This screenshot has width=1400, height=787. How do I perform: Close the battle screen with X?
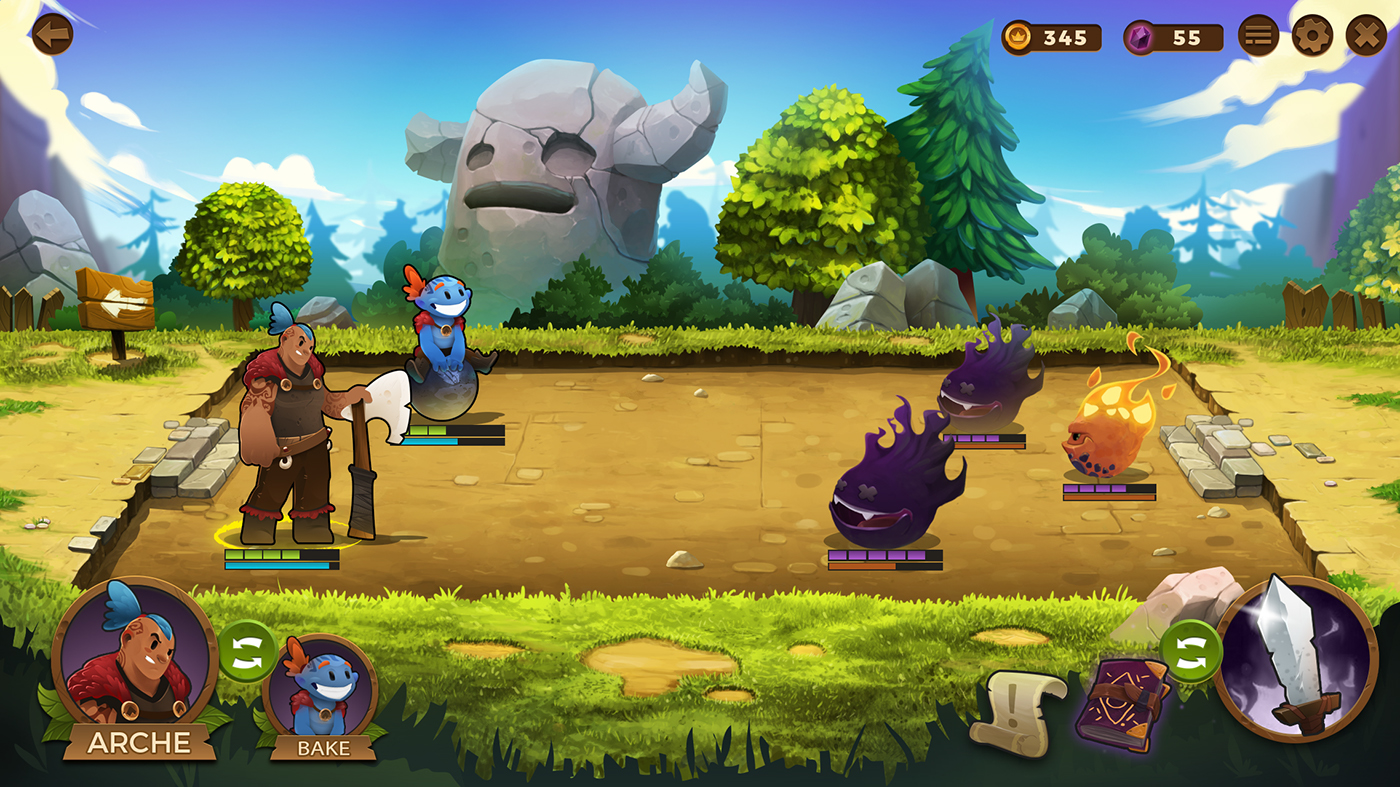[1365, 37]
